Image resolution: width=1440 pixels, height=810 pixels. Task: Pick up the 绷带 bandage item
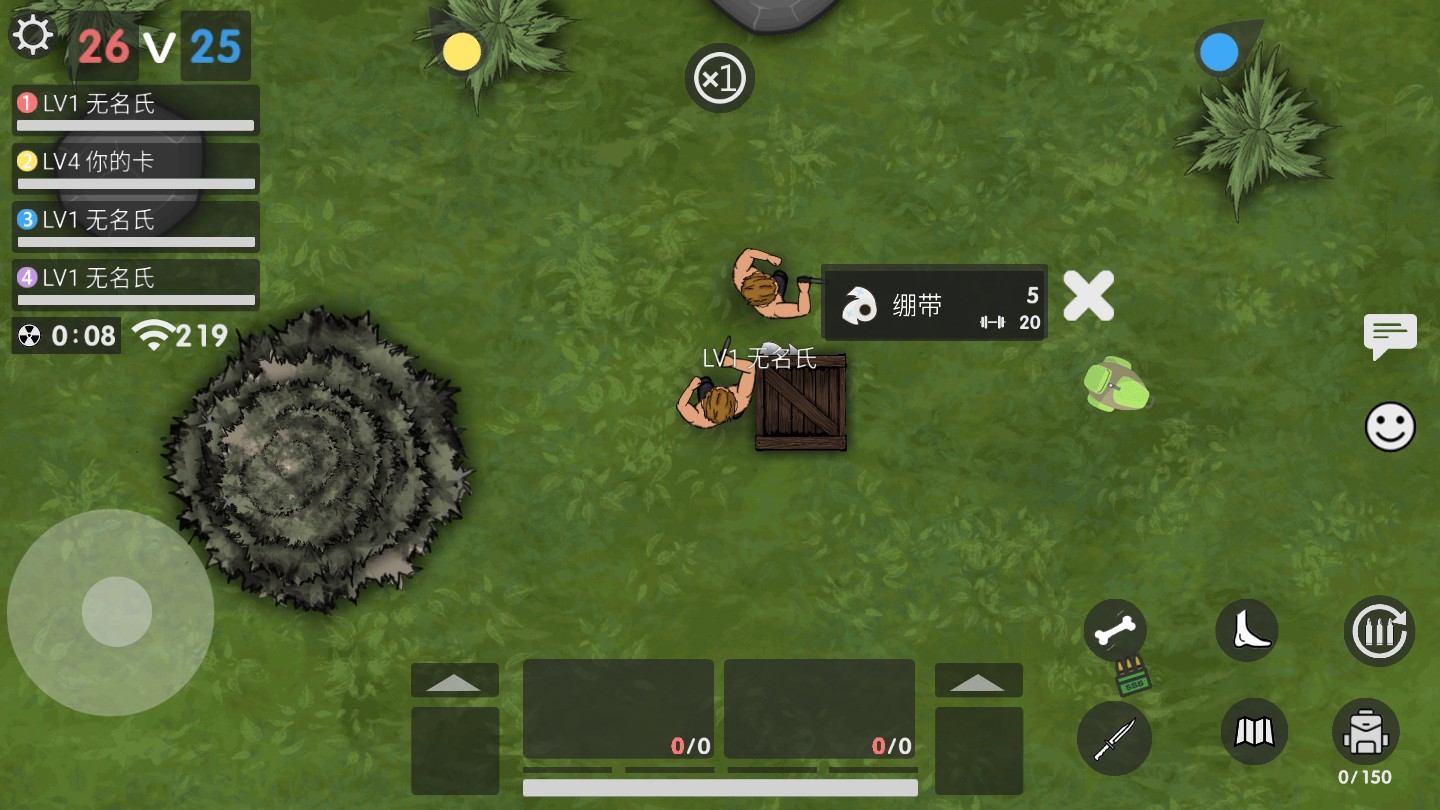(933, 303)
